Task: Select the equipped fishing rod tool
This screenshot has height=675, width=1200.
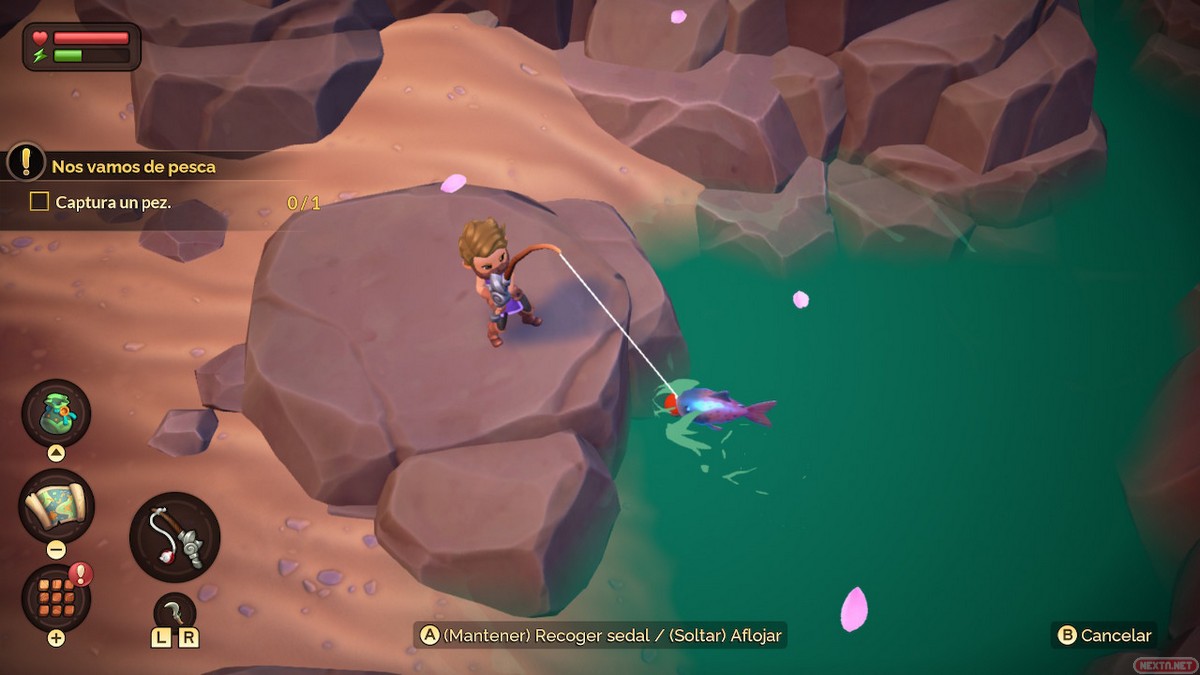Action: (175, 537)
